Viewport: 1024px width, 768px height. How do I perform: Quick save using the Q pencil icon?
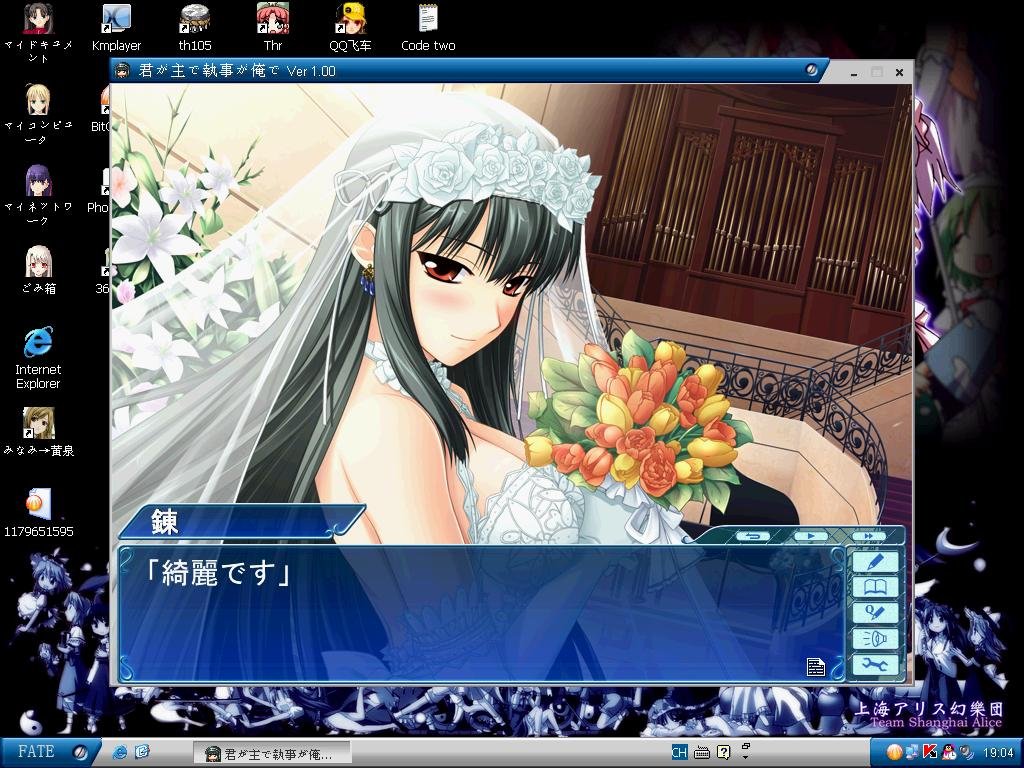(x=875, y=613)
